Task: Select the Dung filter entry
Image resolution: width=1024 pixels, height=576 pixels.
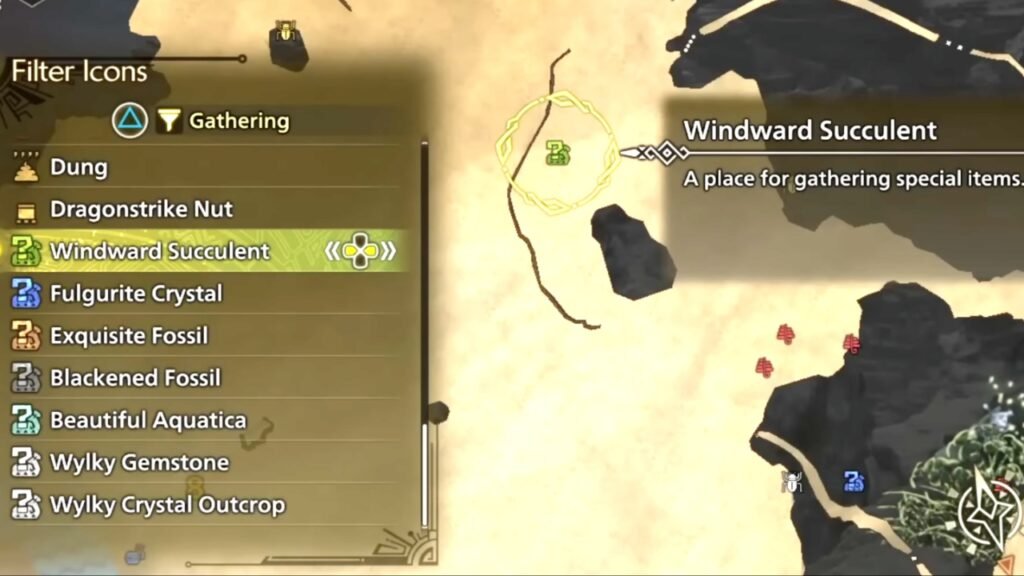Action: click(x=80, y=167)
